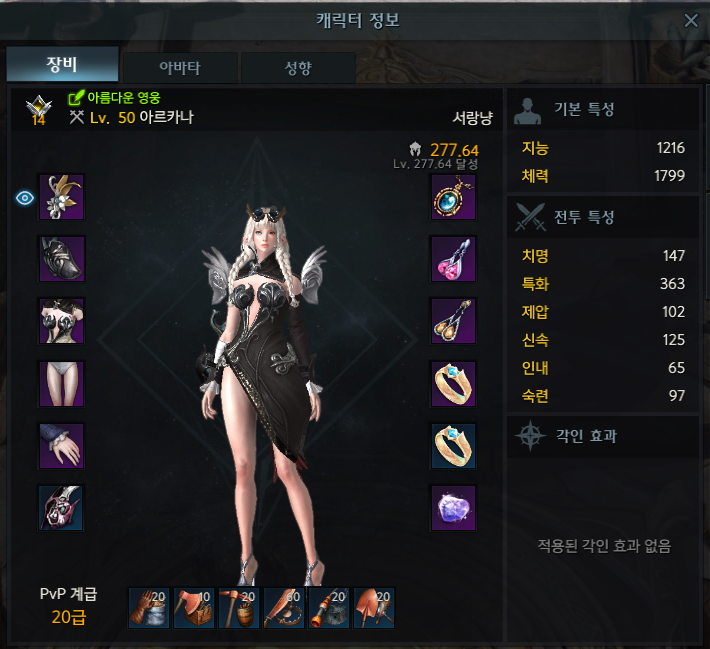Select the 장비 tab
This screenshot has width=710, height=649.
click(62, 66)
